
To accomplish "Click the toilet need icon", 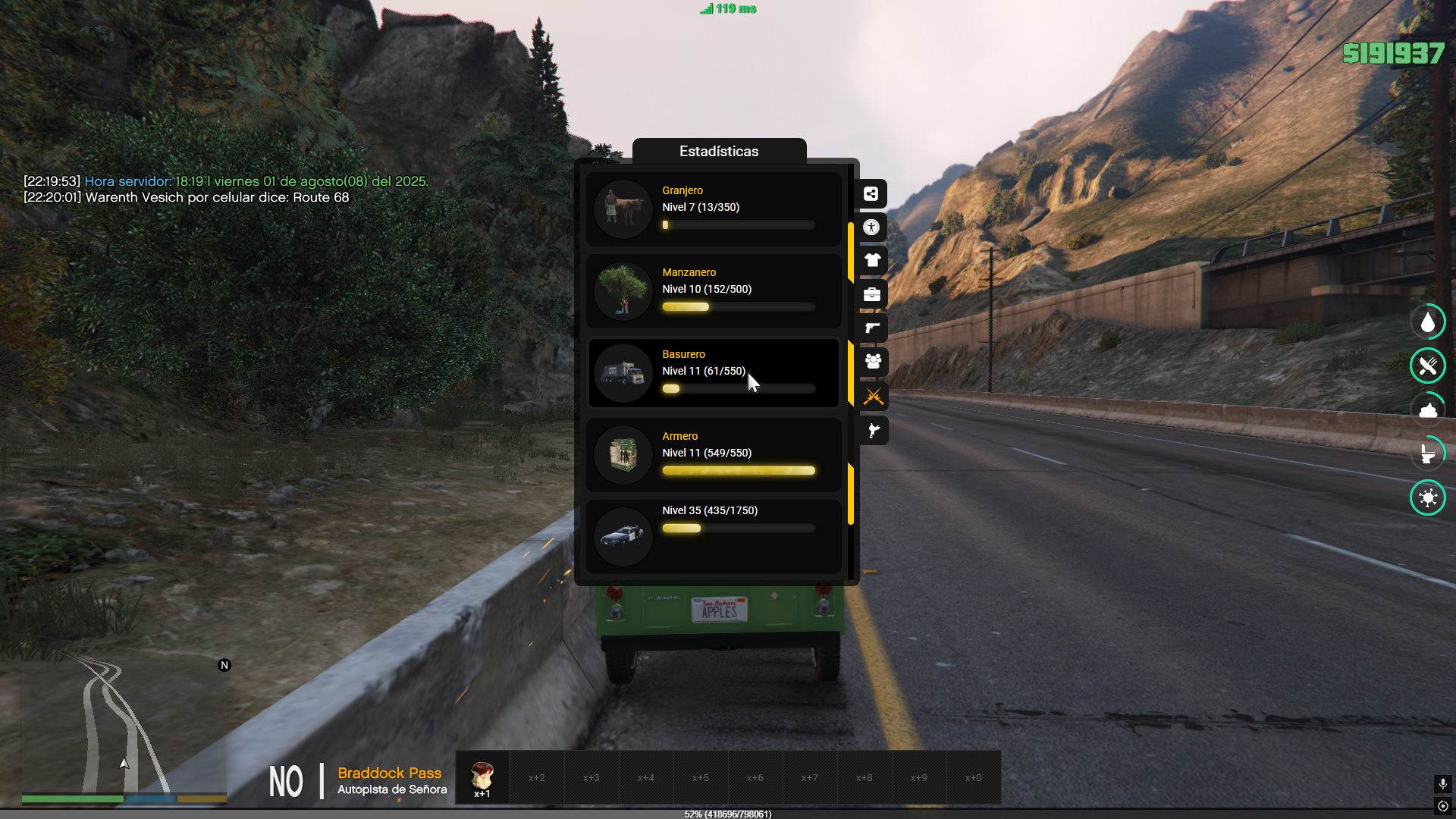I will 1428,454.
